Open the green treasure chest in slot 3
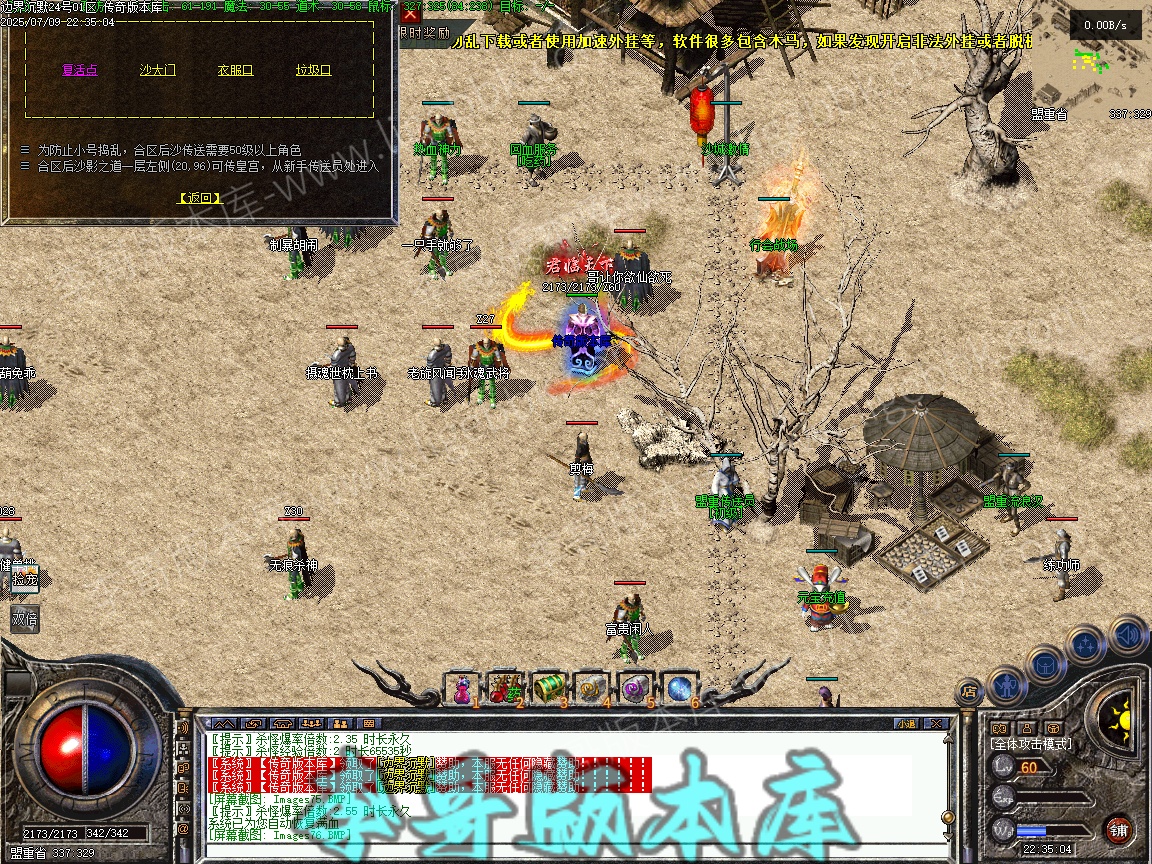 point(549,688)
